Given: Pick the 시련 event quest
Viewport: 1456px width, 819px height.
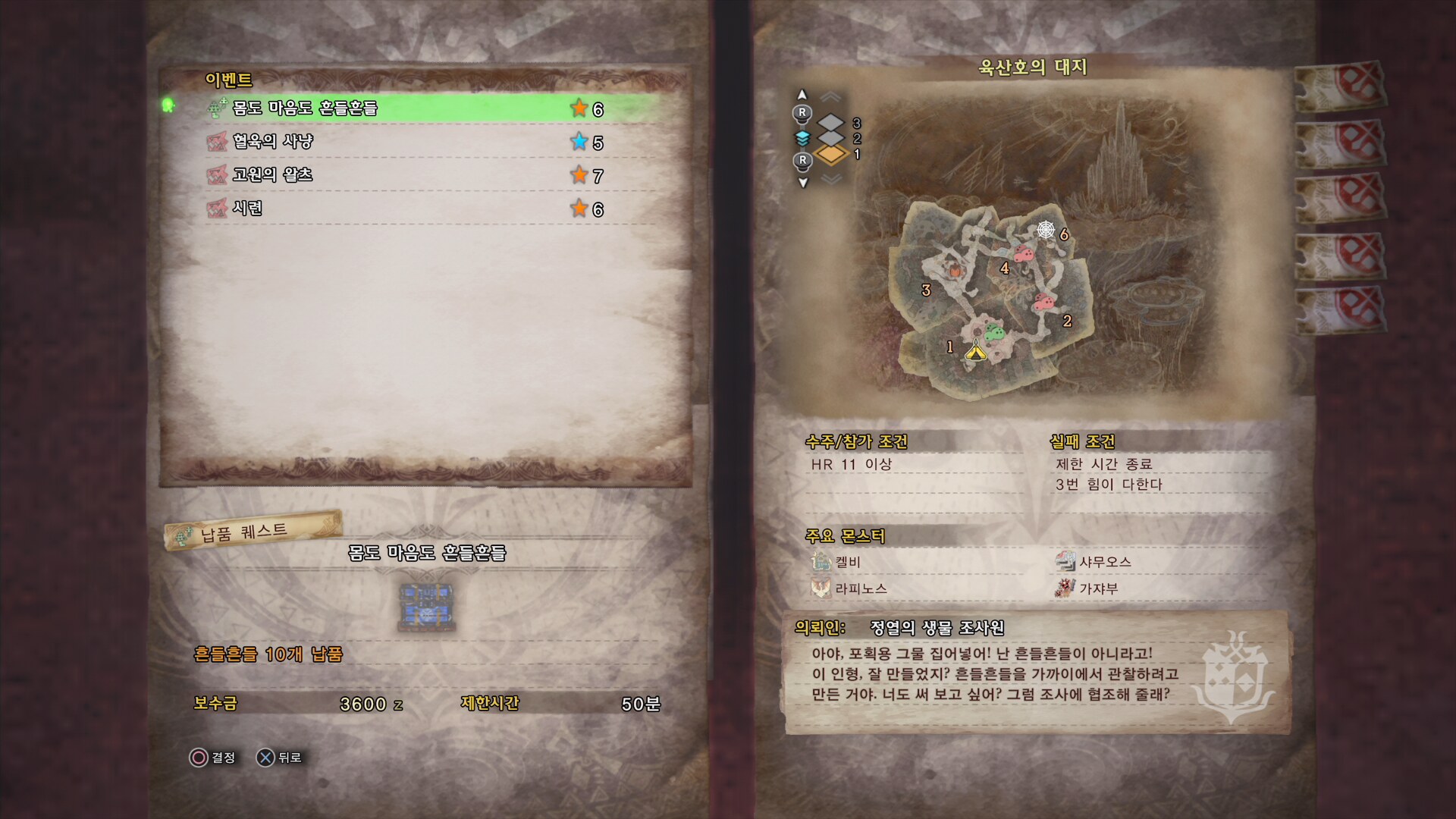Looking at the screenshot, I should point(409,209).
